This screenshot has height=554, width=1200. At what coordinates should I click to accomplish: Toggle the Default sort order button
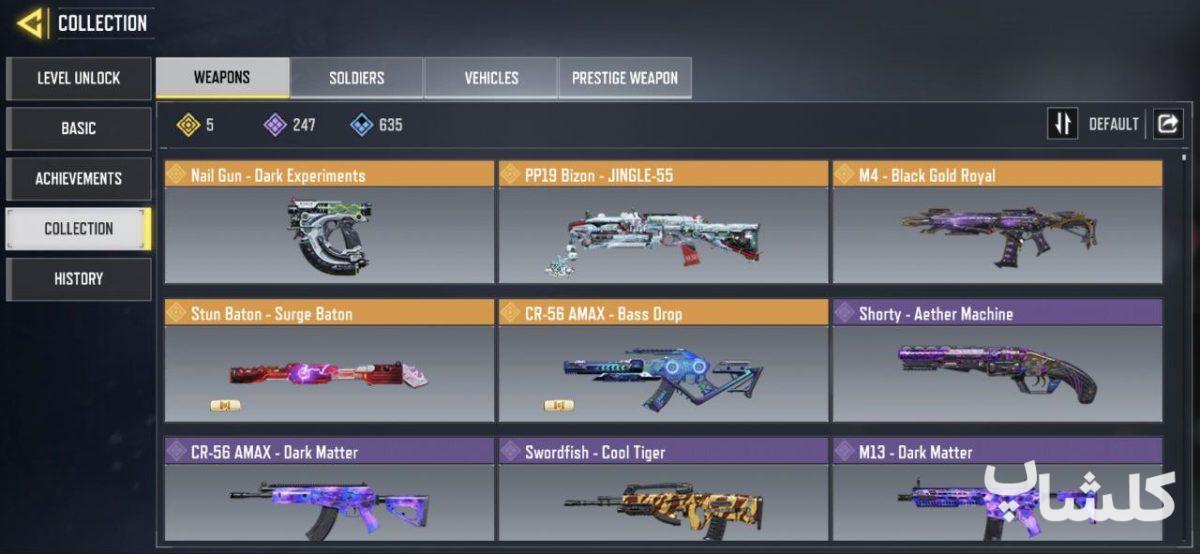click(x=1062, y=124)
